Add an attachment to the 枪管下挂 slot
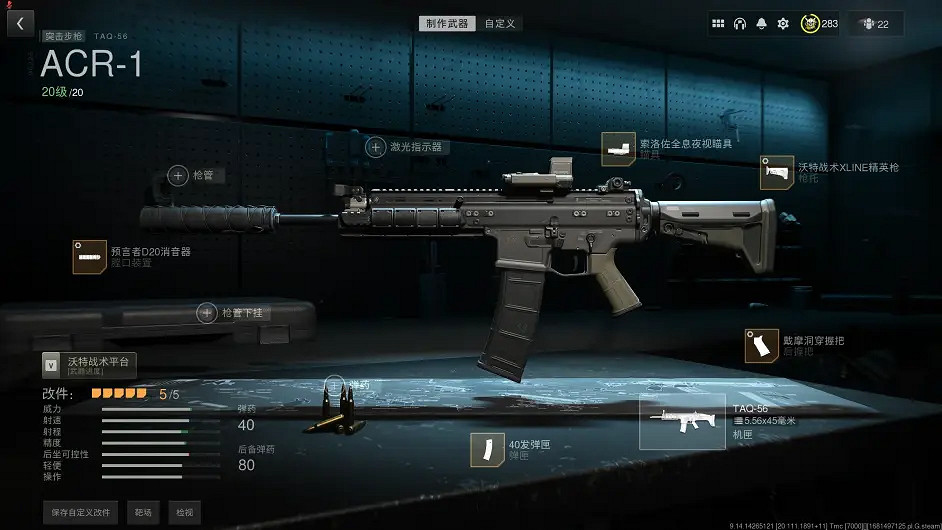The width and height of the screenshot is (942, 530). click(x=207, y=313)
